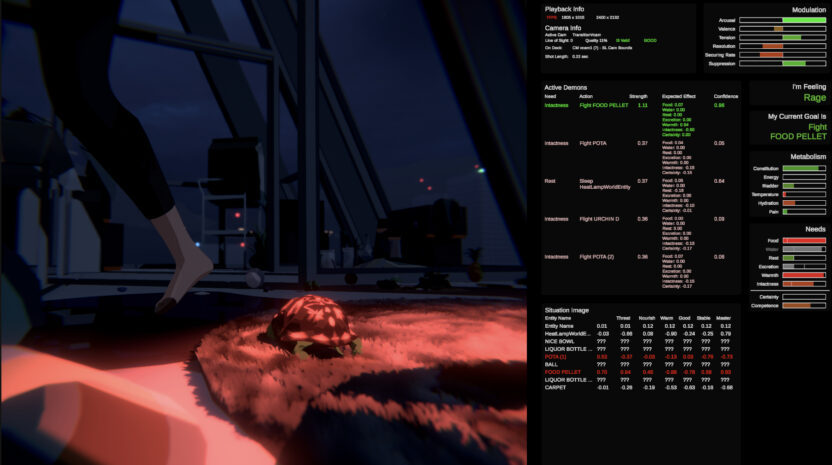
Task: Pick the POTA (1) entity row
Action: pyautogui.click(x=558, y=356)
